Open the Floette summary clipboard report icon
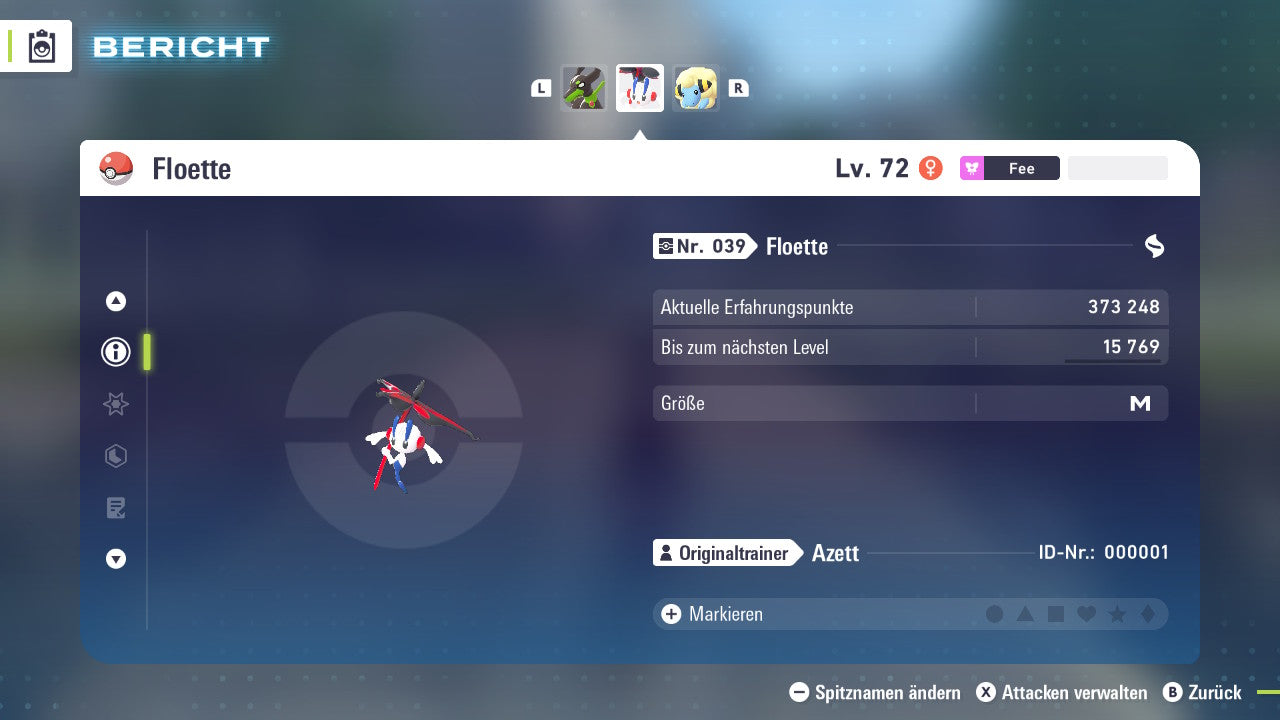This screenshot has width=1280, height=720. (40, 46)
